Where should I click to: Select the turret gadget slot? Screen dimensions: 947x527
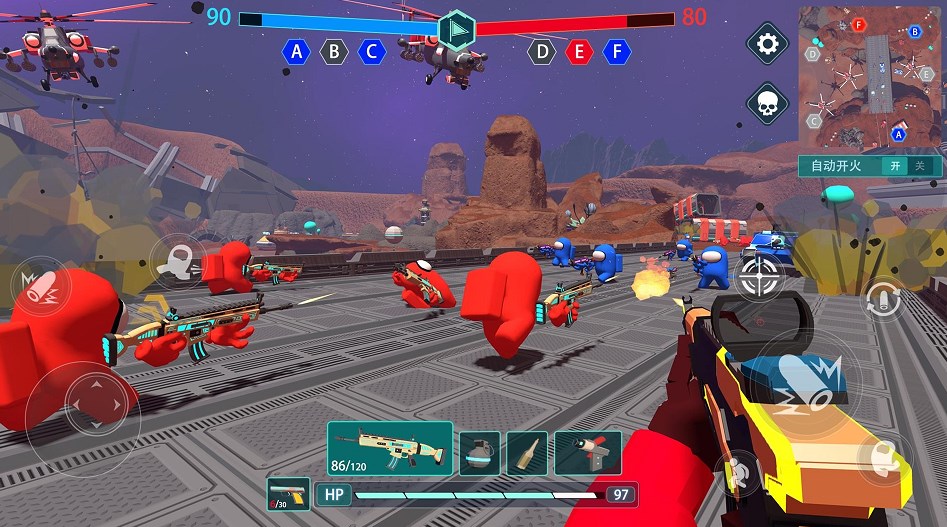(588, 453)
